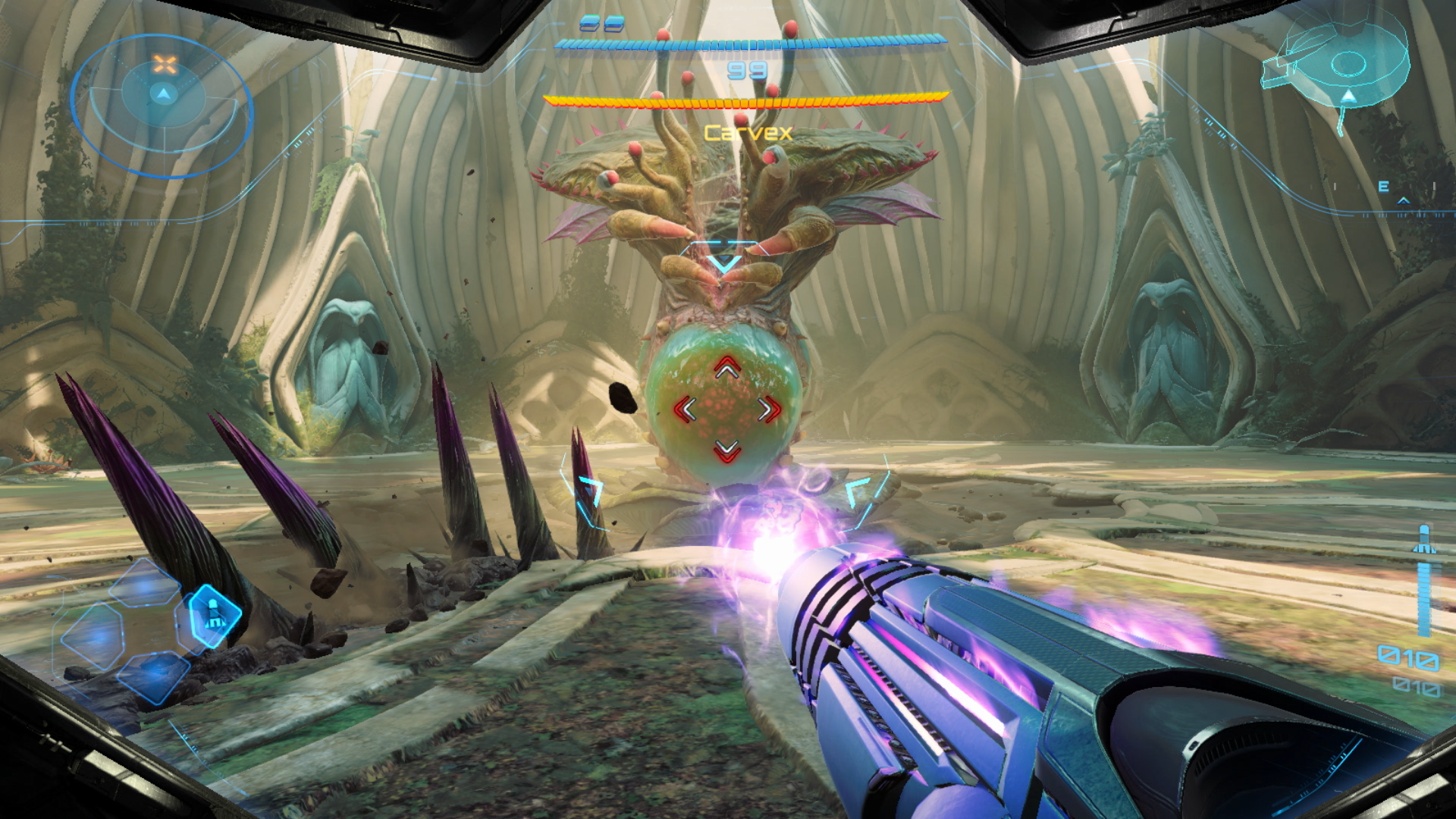Click the missile gauge icon bottom-right

click(x=1424, y=540)
